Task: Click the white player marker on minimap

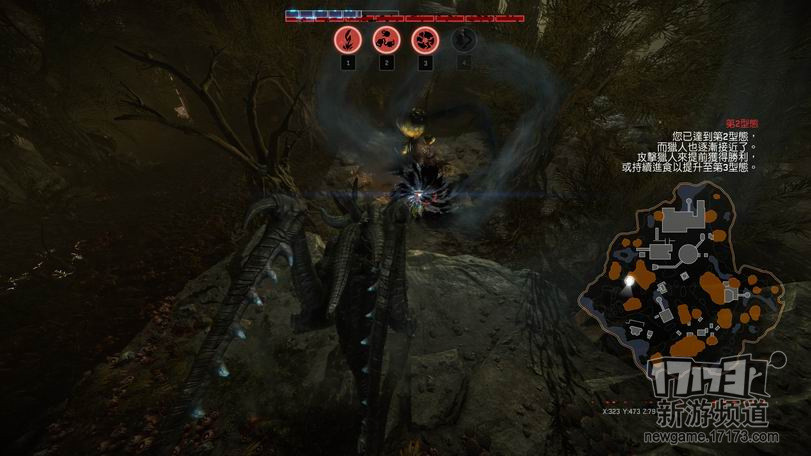Action: [x=629, y=282]
